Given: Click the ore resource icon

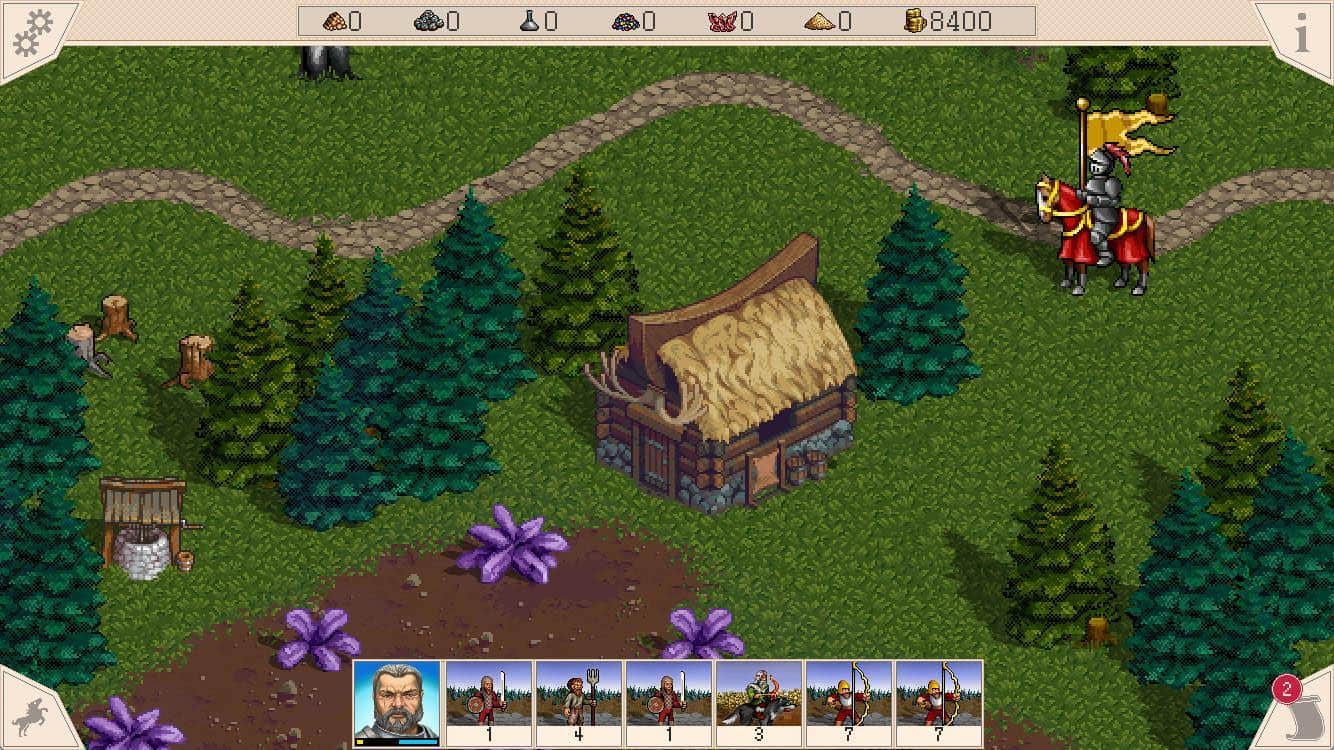Looking at the screenshot, I should point(430,20).
